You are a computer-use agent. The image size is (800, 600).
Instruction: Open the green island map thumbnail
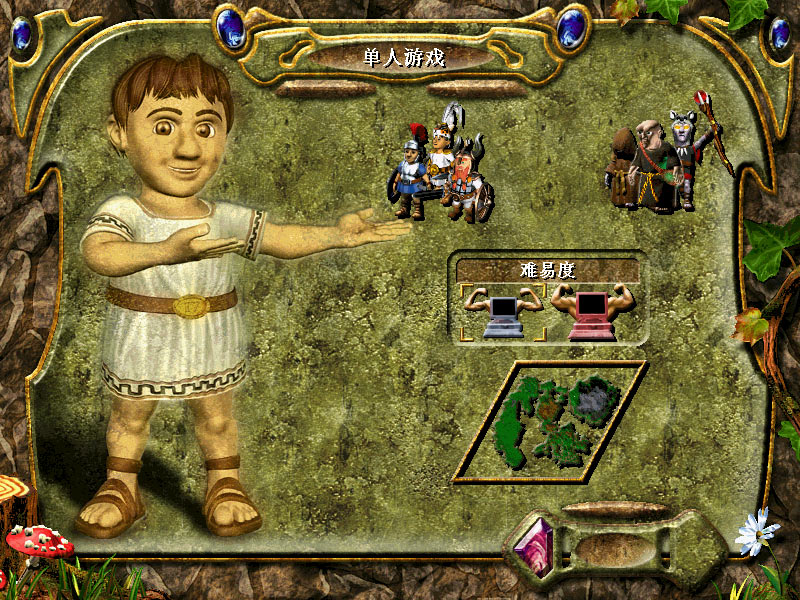tap(549, 421)
